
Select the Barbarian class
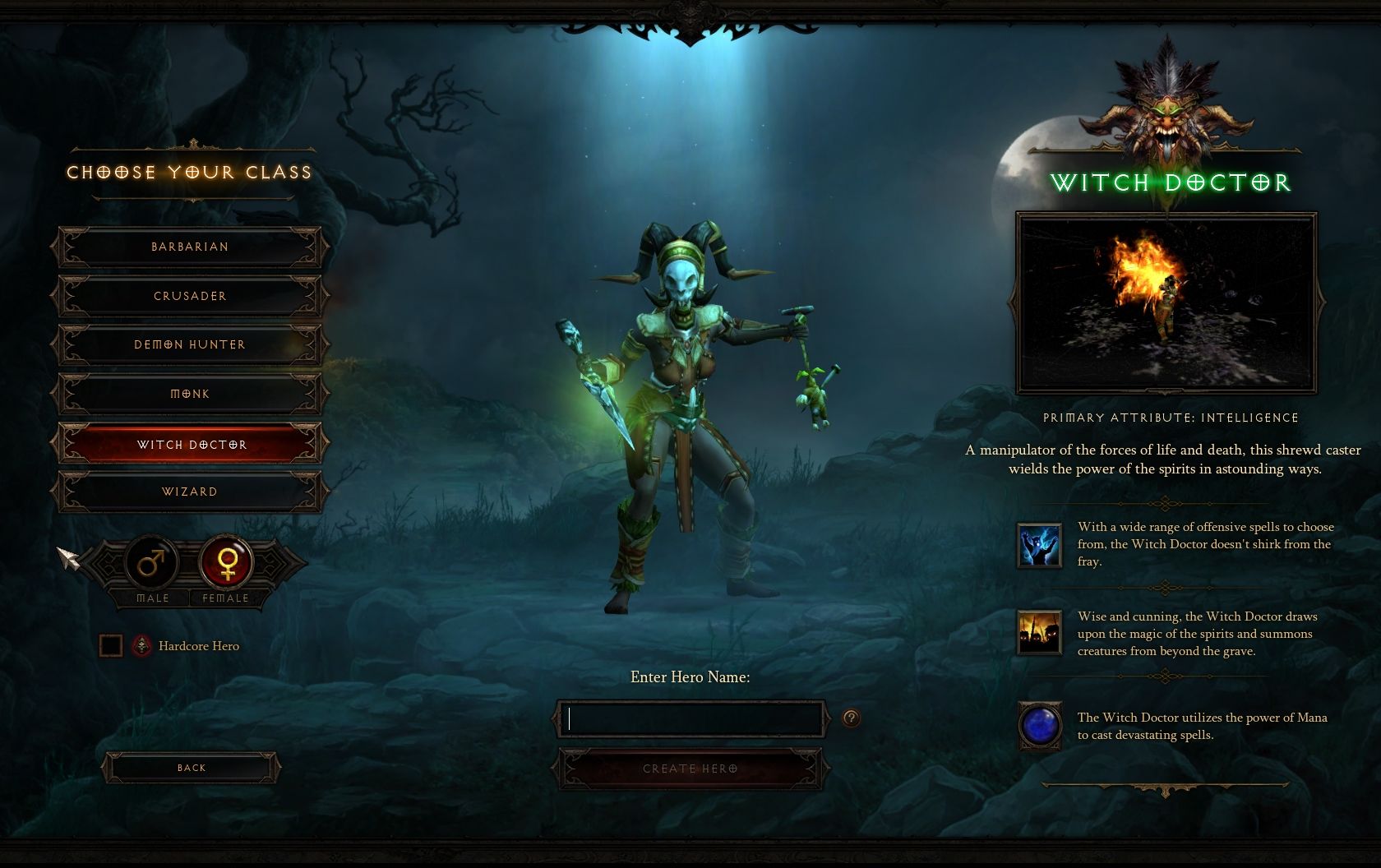coord(190,247)
